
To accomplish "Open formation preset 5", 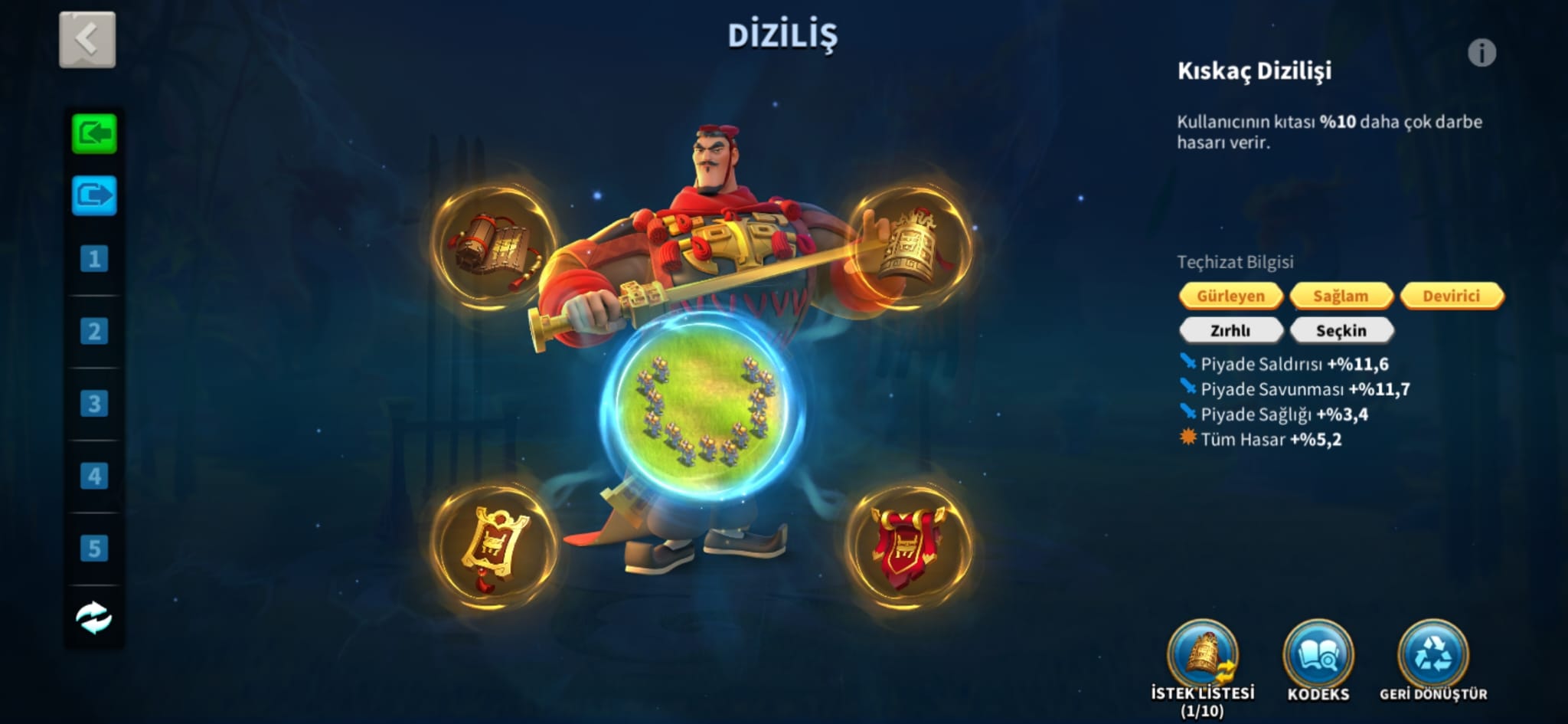I will pyautogui.click(x=94, y=548).
